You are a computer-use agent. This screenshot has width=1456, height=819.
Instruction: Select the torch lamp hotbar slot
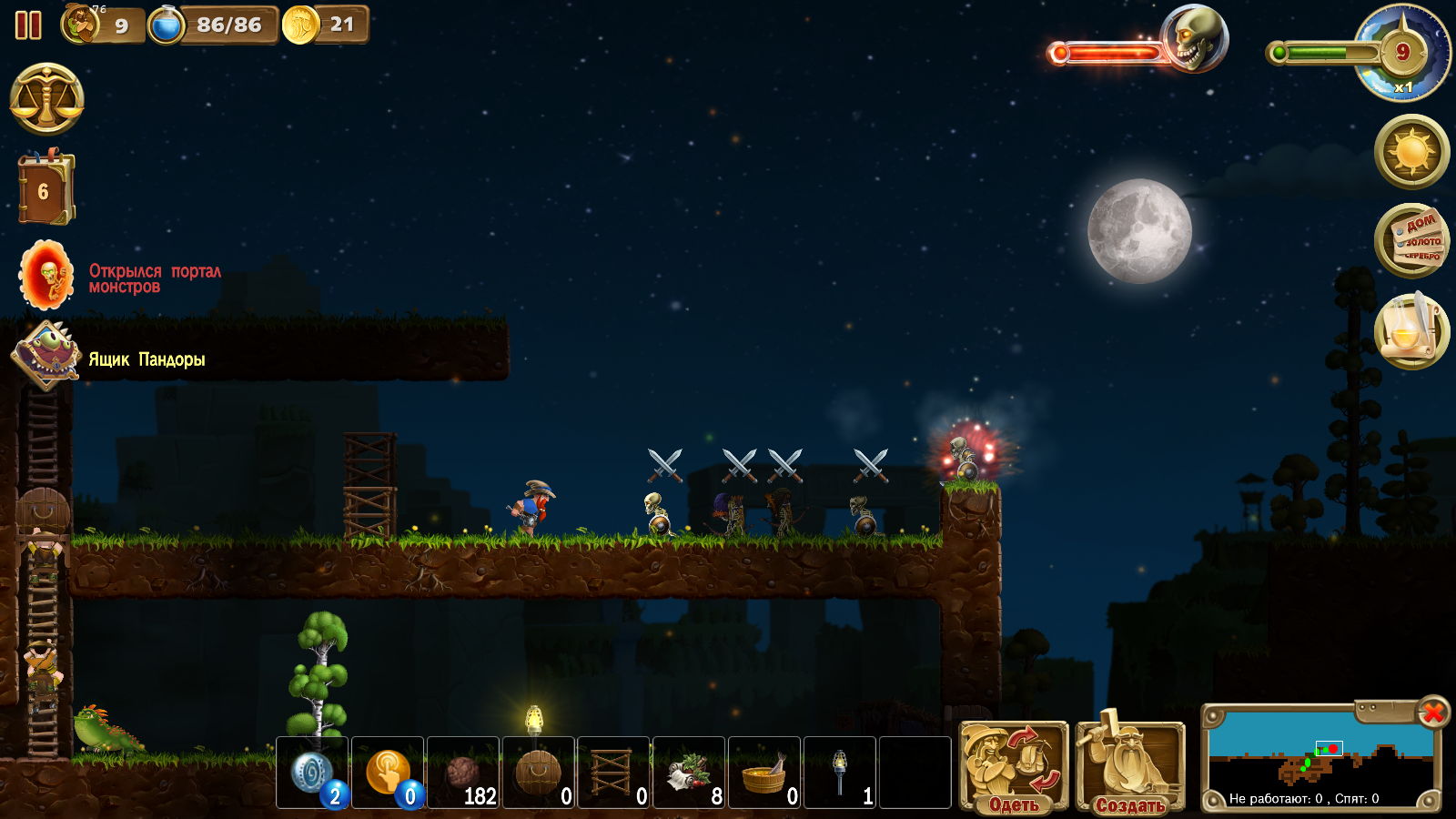pyautogui.click(x=841, y=773)
